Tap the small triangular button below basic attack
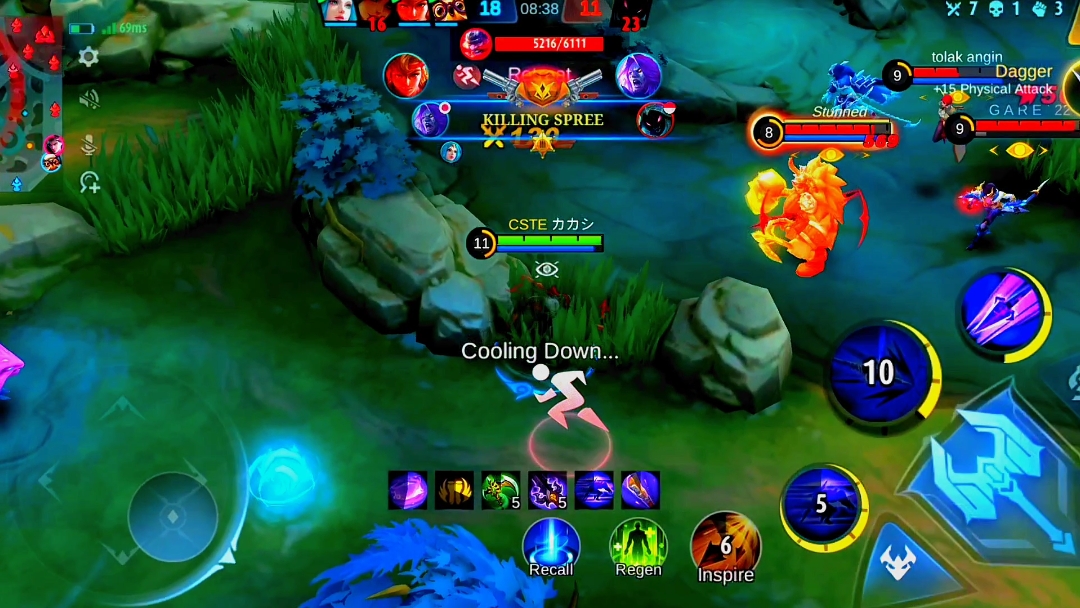The image size is (1080, 608). (898, 563)
